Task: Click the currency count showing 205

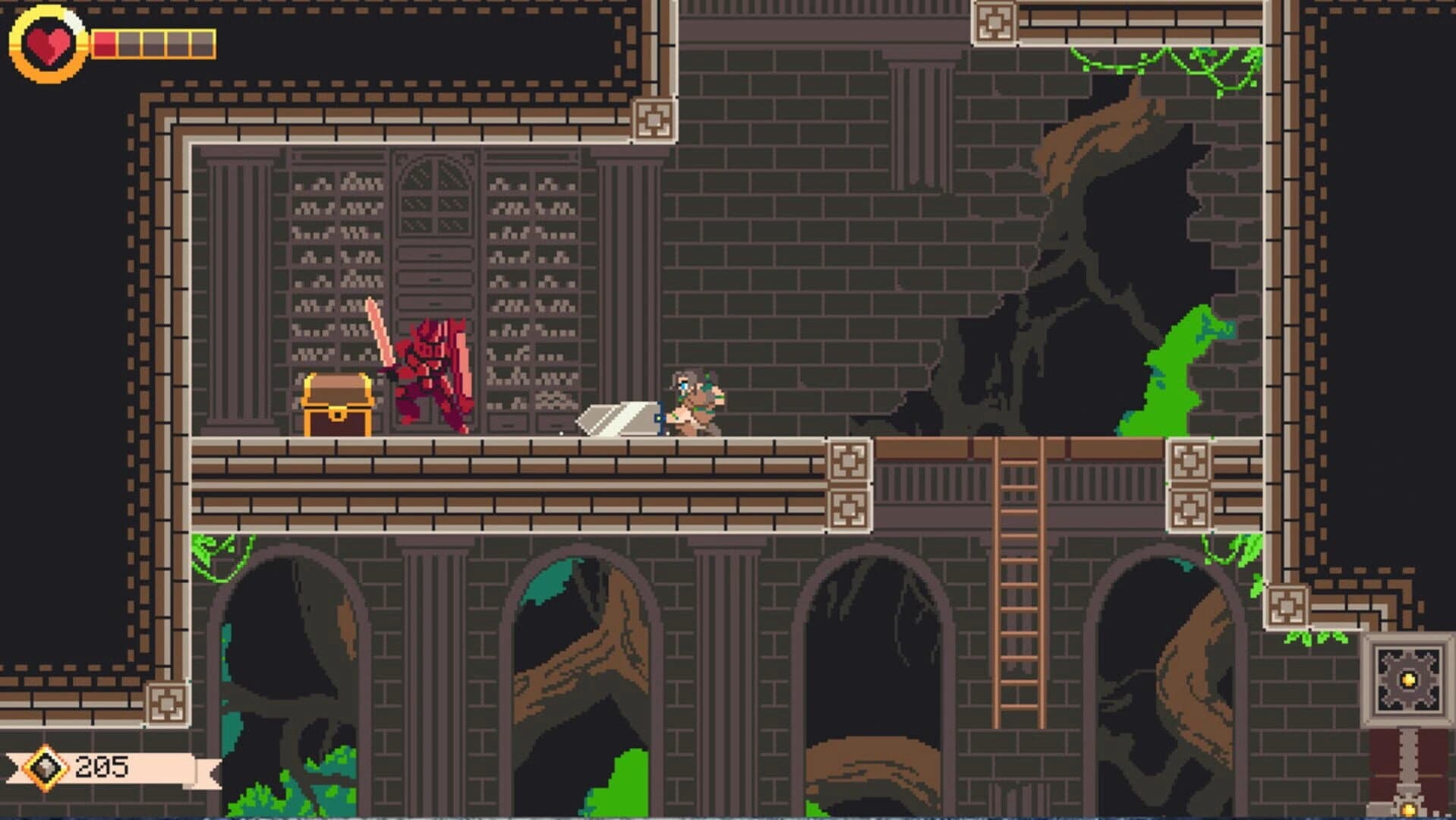Action: pyautogui.click(x=101, y=766)
